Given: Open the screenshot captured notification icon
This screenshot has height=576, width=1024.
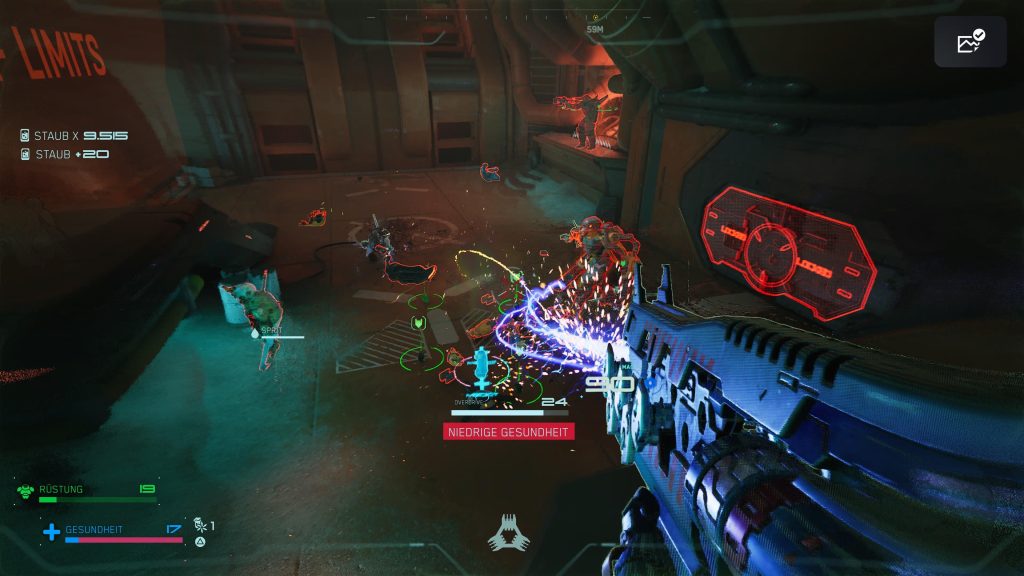Looking at the screenshot, I should pyautogui.click(x=969, y=42).
